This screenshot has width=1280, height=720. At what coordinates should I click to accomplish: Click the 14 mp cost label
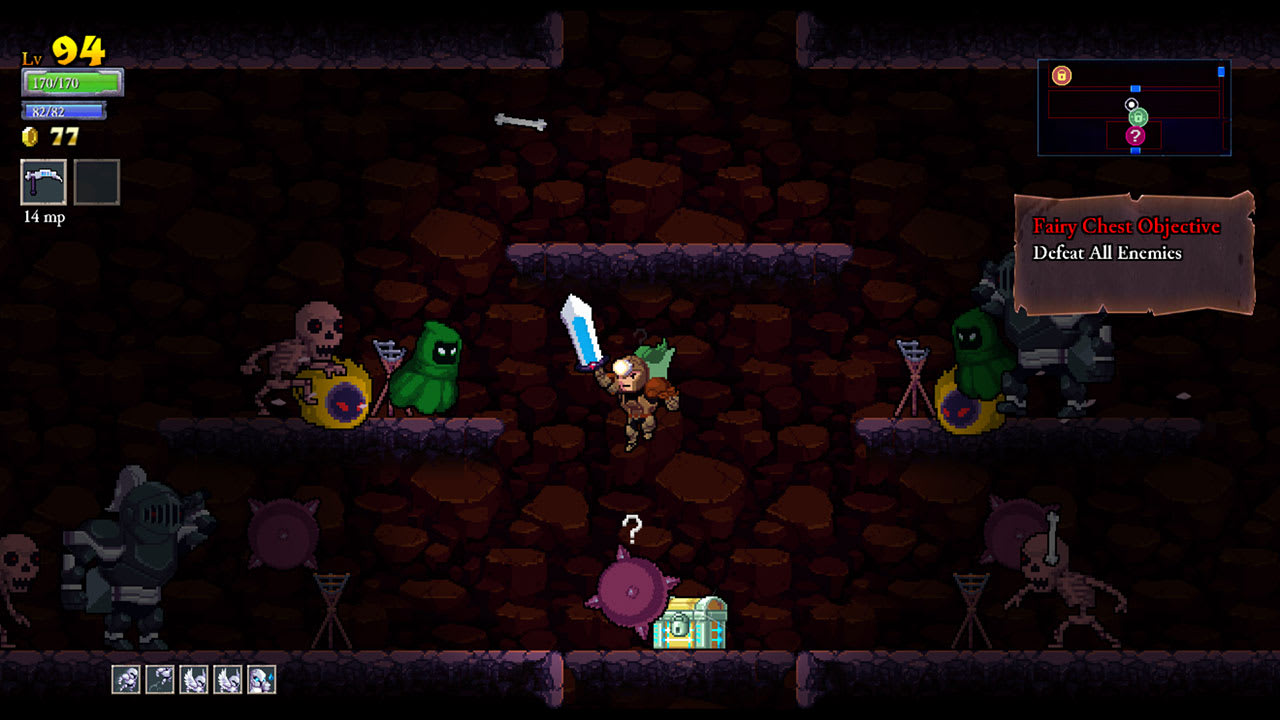coord(43,216)
